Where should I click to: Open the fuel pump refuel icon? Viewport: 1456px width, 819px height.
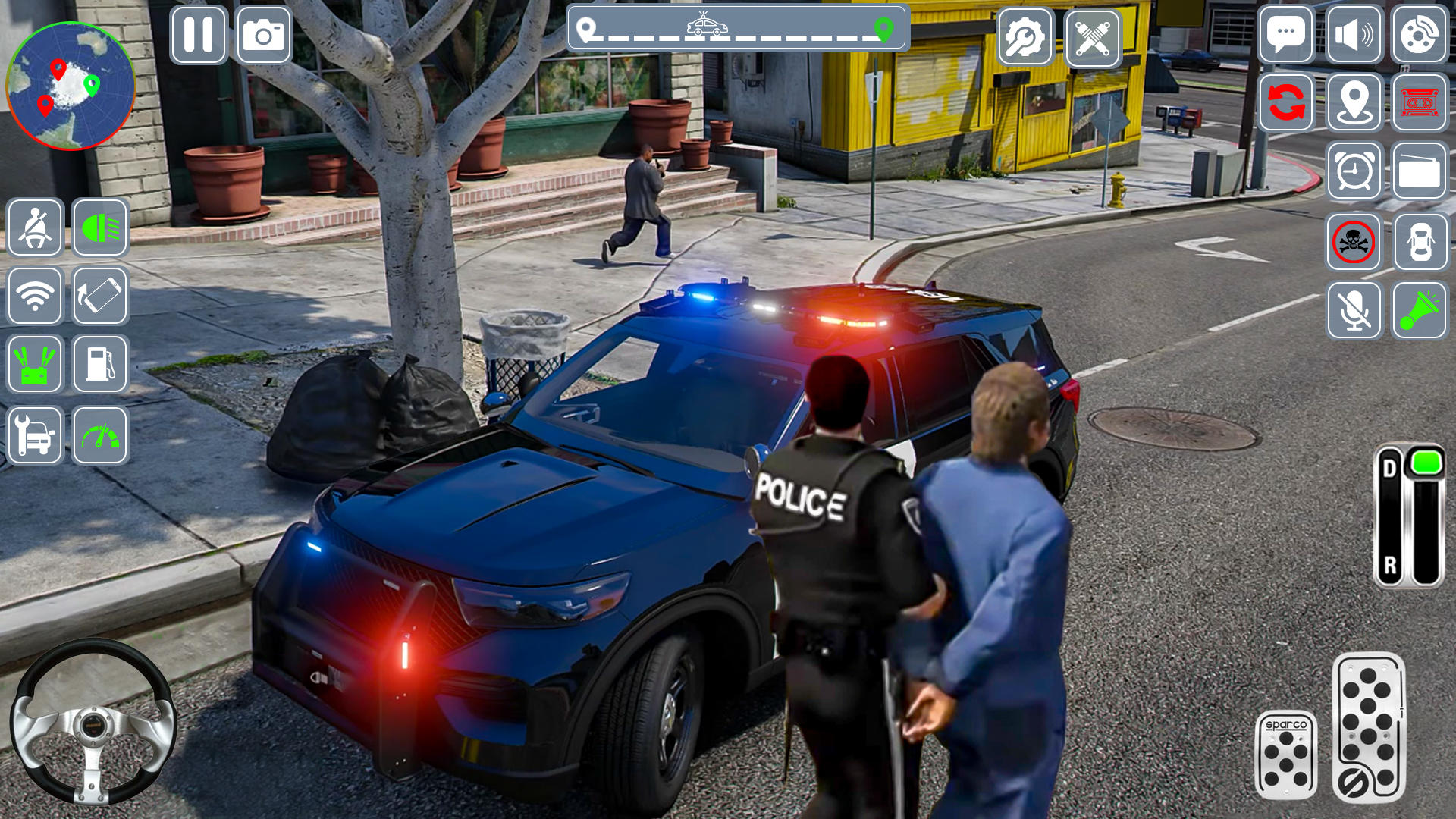coord(102,365)
